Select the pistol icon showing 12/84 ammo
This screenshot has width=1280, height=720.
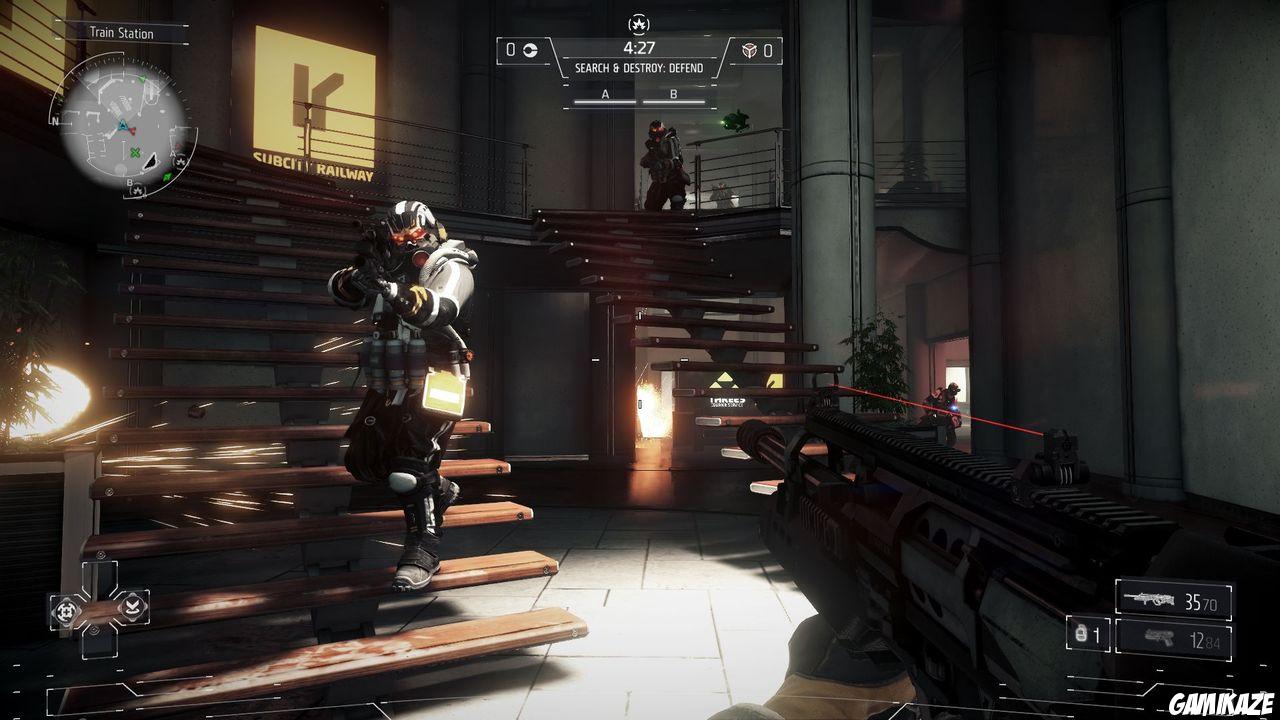point(1160,638)
